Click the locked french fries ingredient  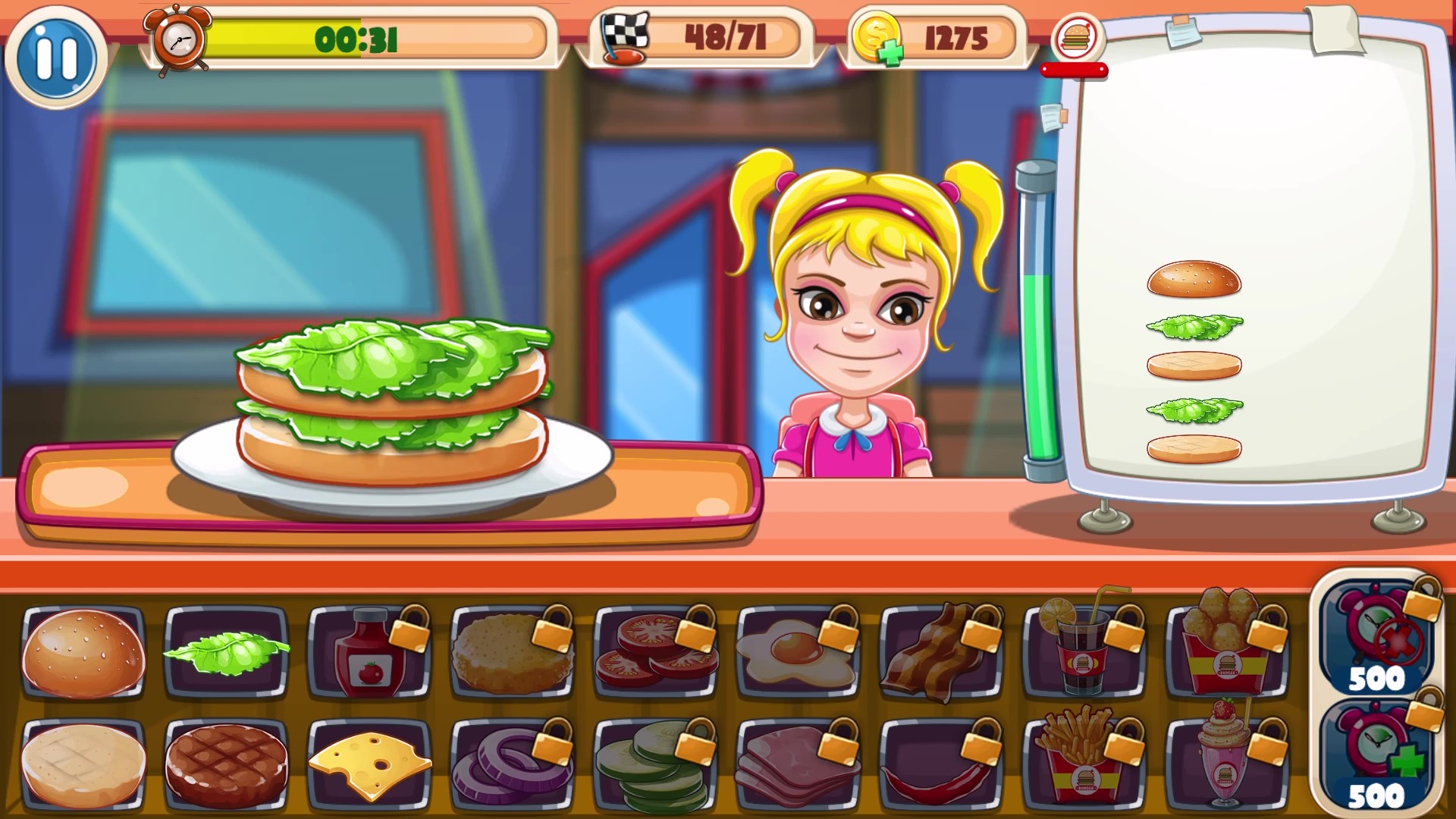[1080, 762]
